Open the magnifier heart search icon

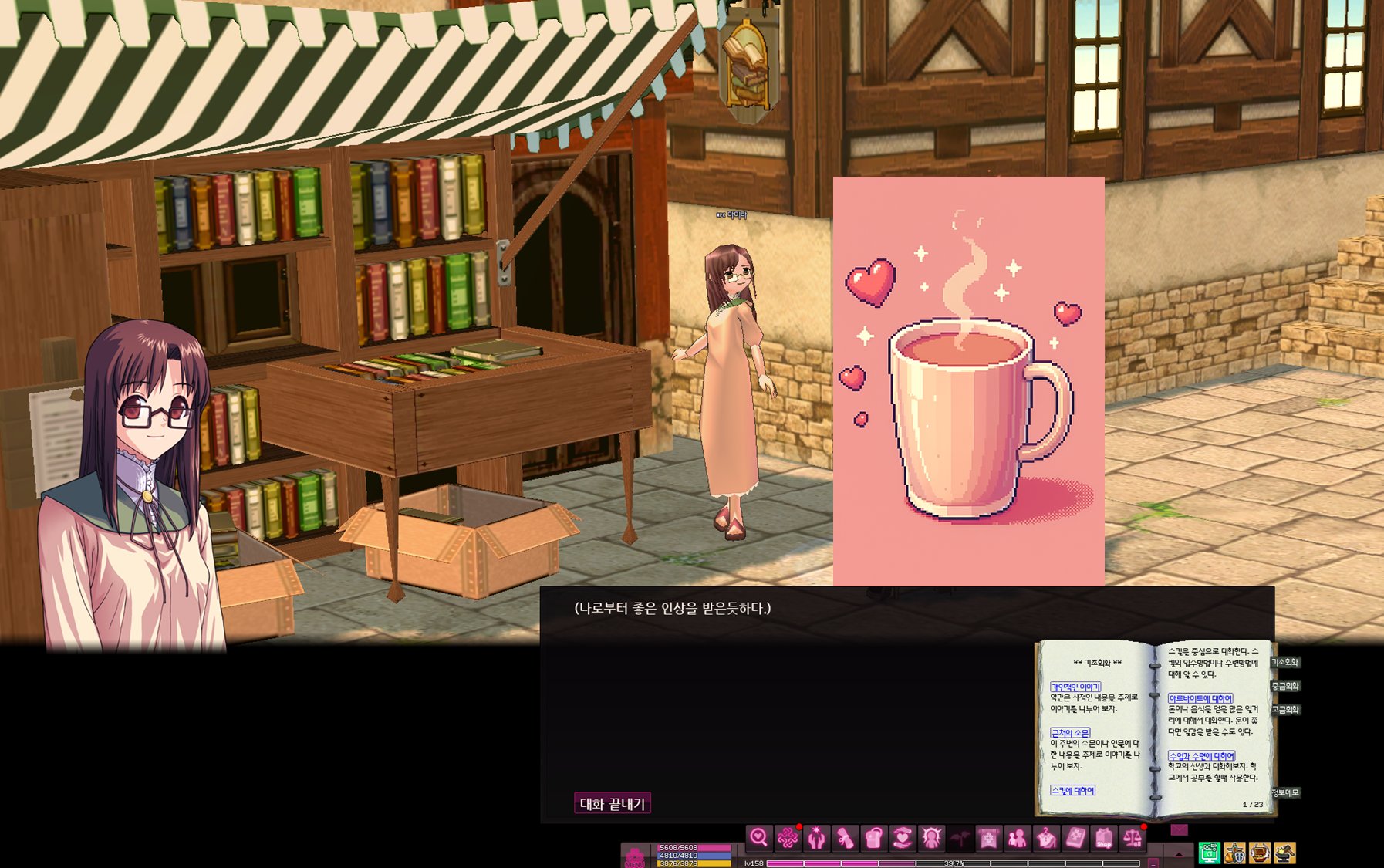[758, 838]
